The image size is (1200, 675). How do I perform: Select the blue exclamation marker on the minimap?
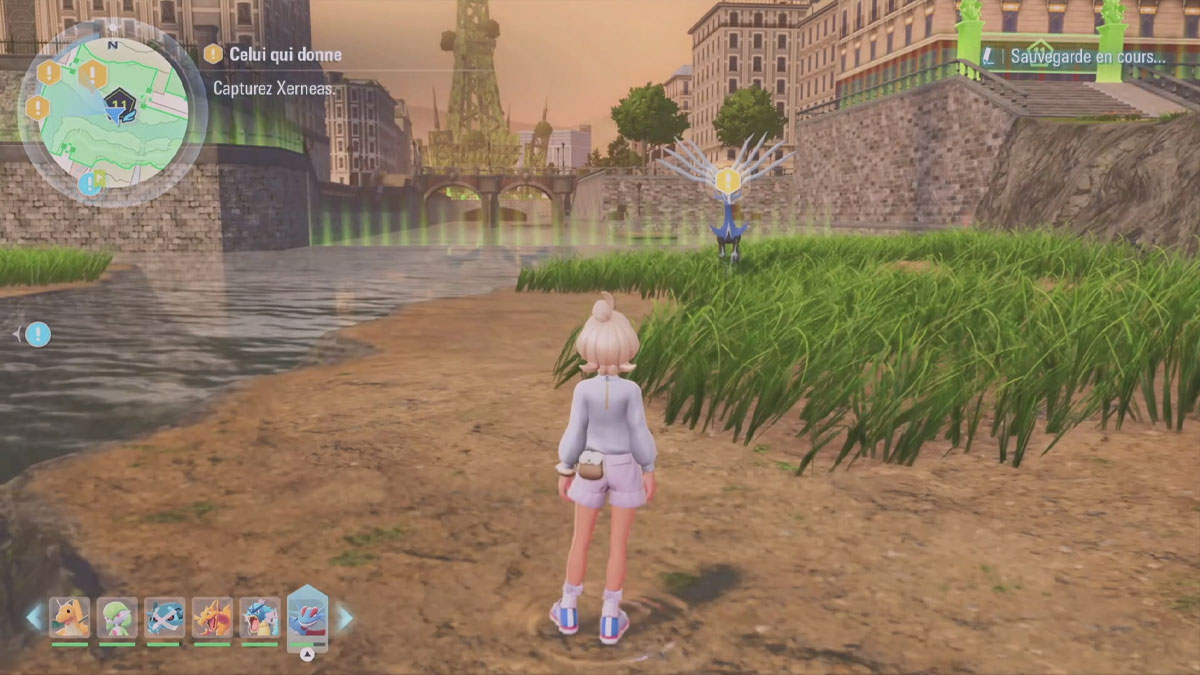pyautogui.click(x=90, y=182)
